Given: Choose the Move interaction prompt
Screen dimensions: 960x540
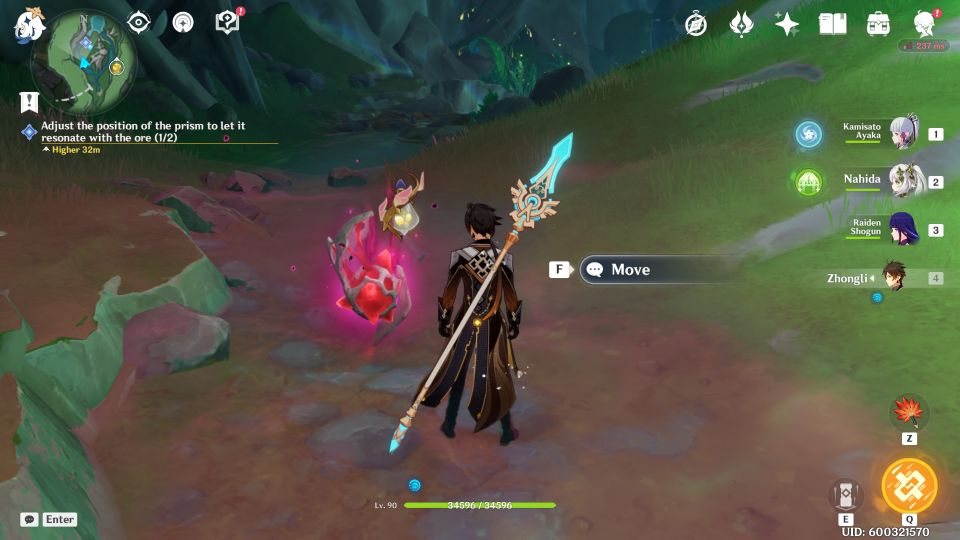Looking at the screenshot, I should 660,269.
